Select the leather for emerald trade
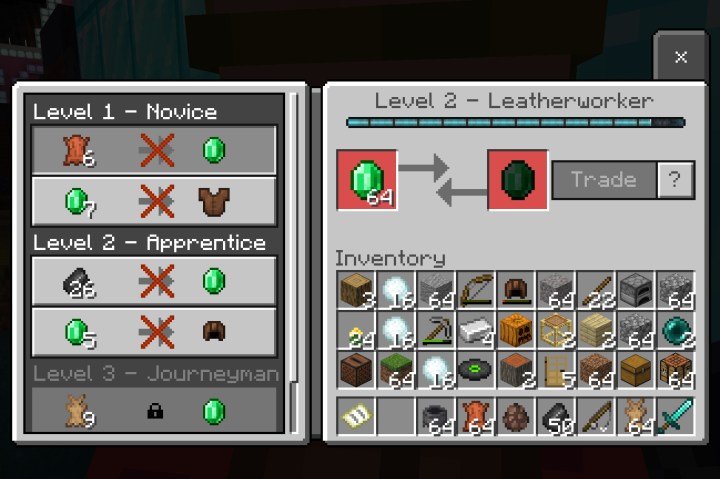Screen dimensions: 720x479 [x=154, y=150]
